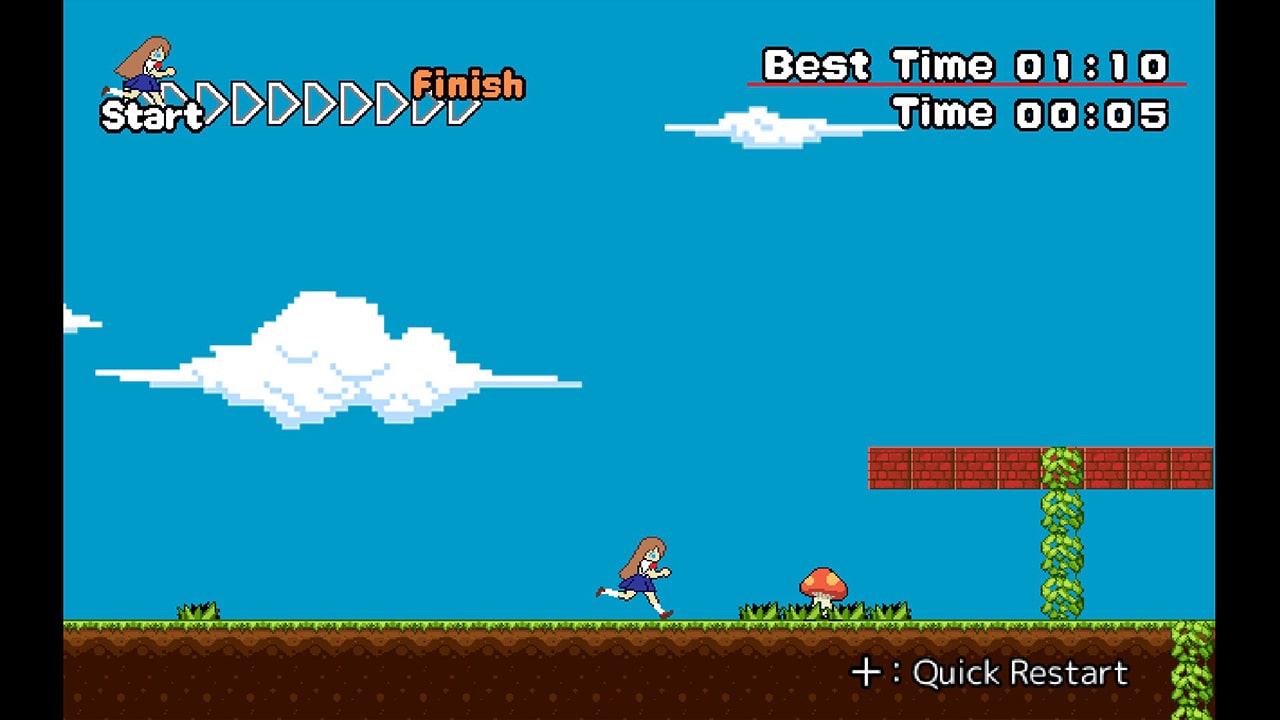Click the partial cloud at screen's left edge
Screen dimensions: 1280x720
[x=75, y=320]
